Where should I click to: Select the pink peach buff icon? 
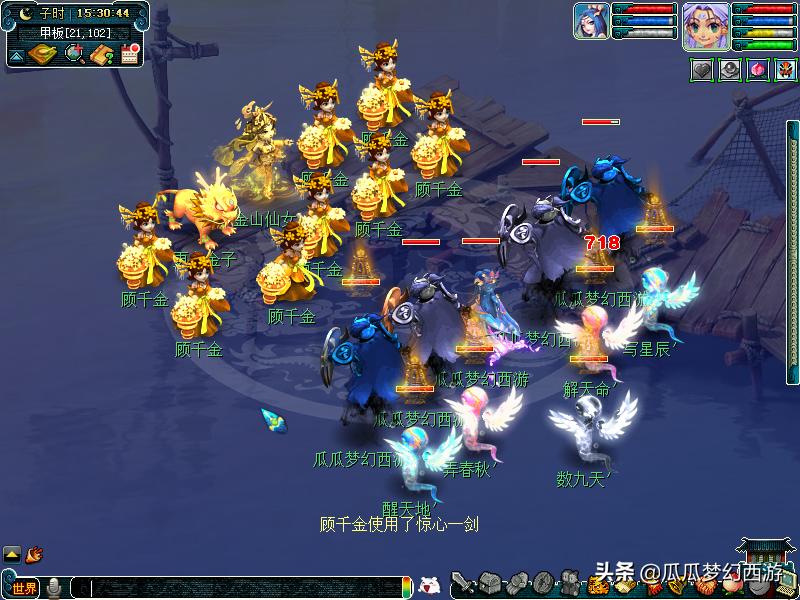757,71
